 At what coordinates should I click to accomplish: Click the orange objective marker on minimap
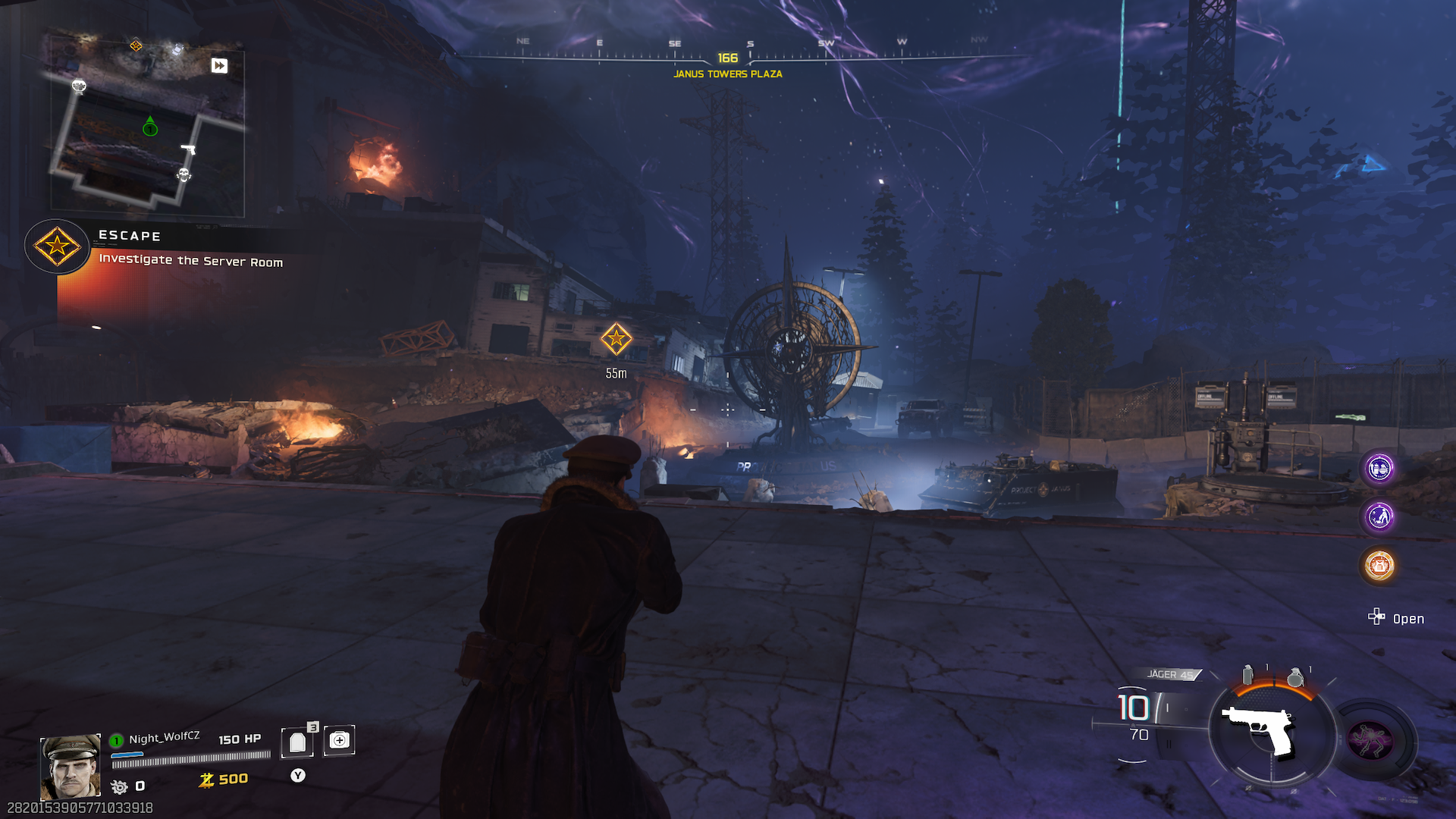coord(136,45)
